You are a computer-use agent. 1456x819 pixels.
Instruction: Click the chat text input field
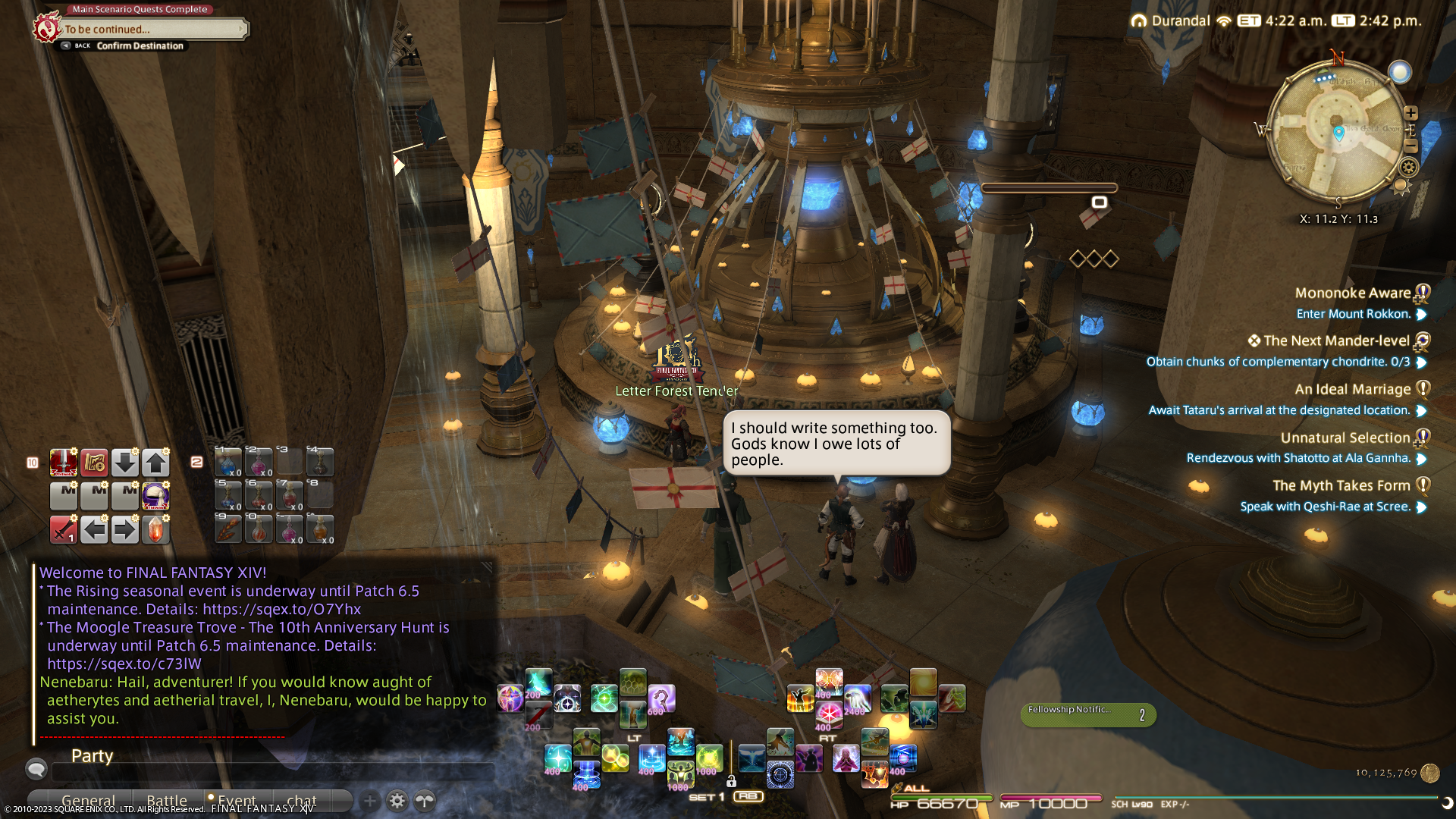[273, 772]
